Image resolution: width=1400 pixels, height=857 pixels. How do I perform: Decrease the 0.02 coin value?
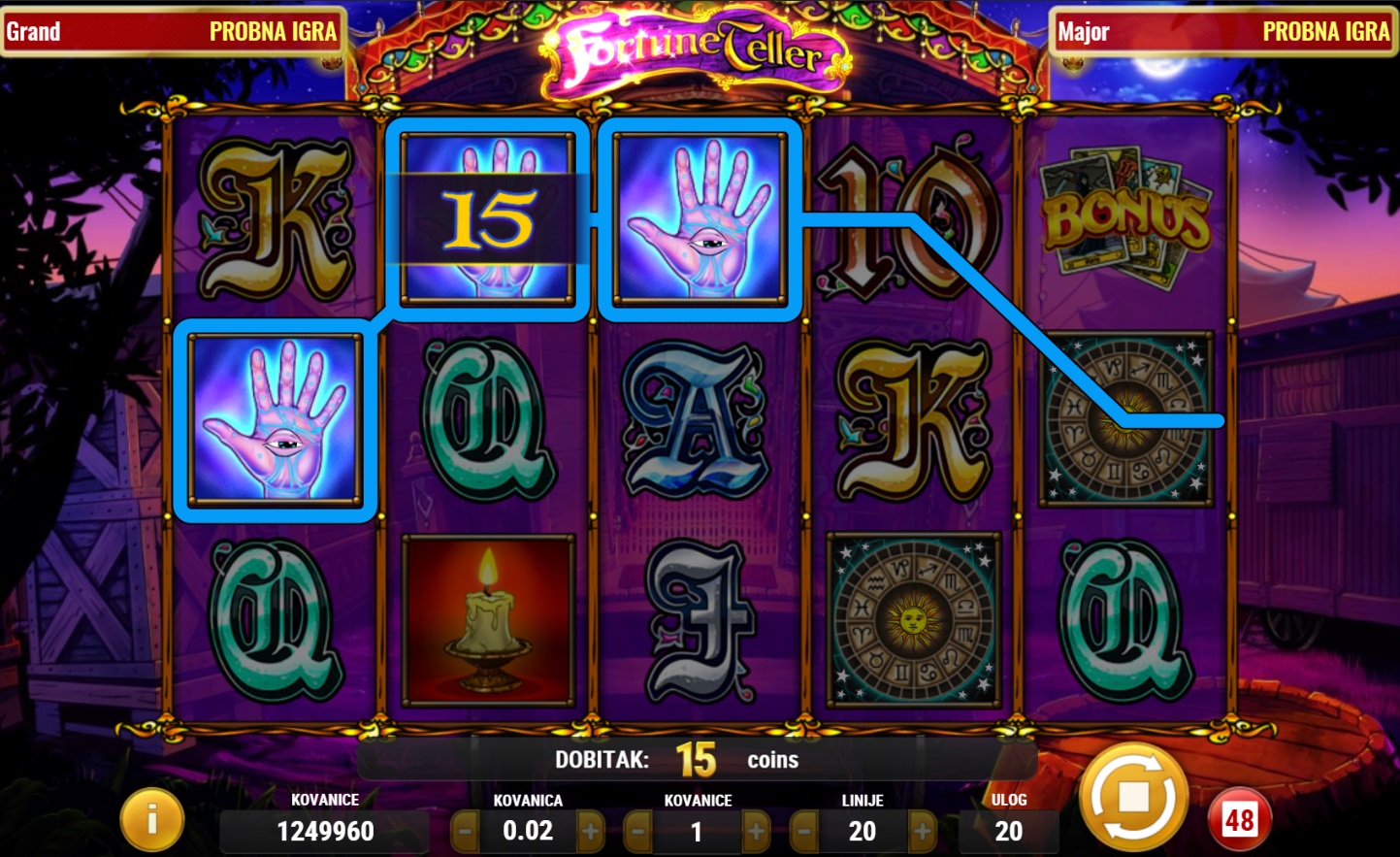tap(466, 832)
